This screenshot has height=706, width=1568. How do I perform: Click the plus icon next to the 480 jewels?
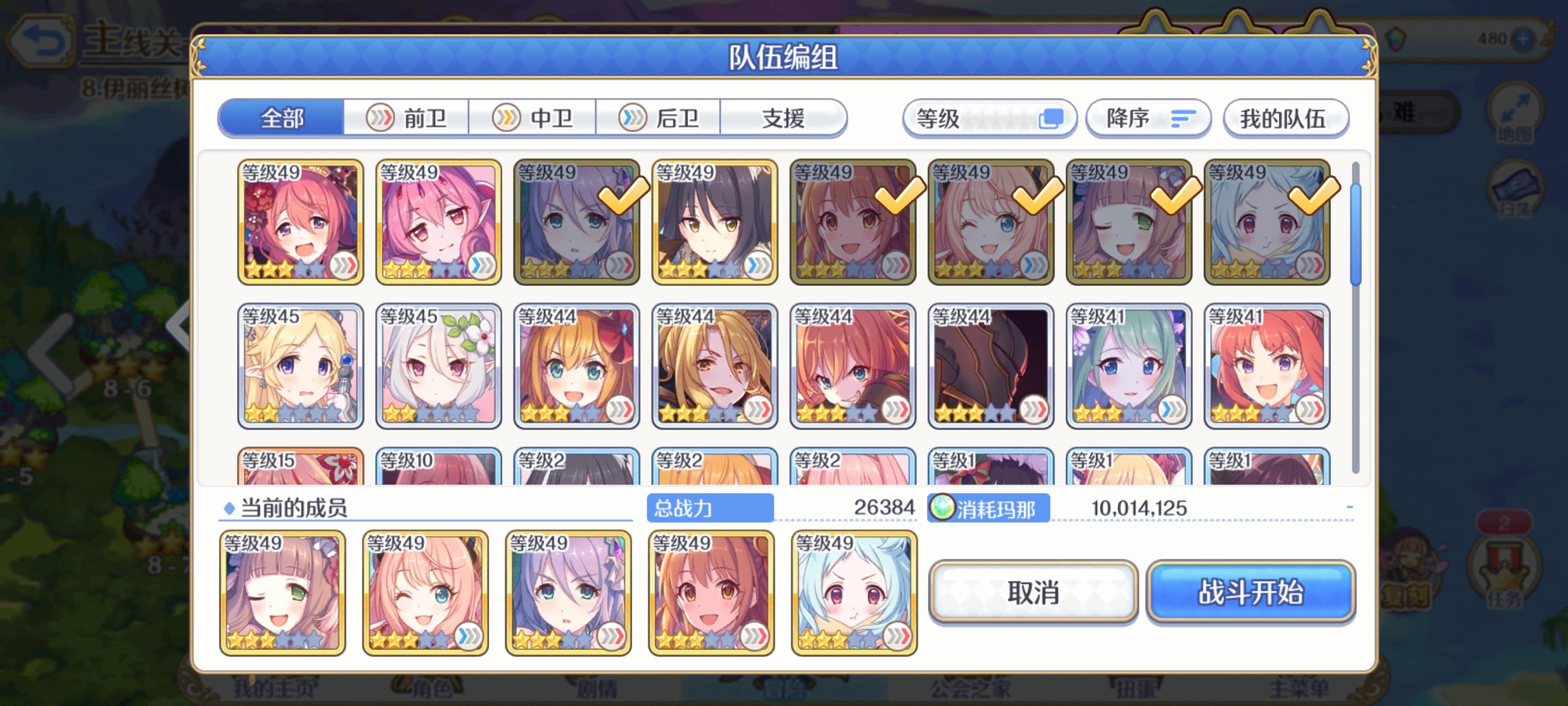1525,38
